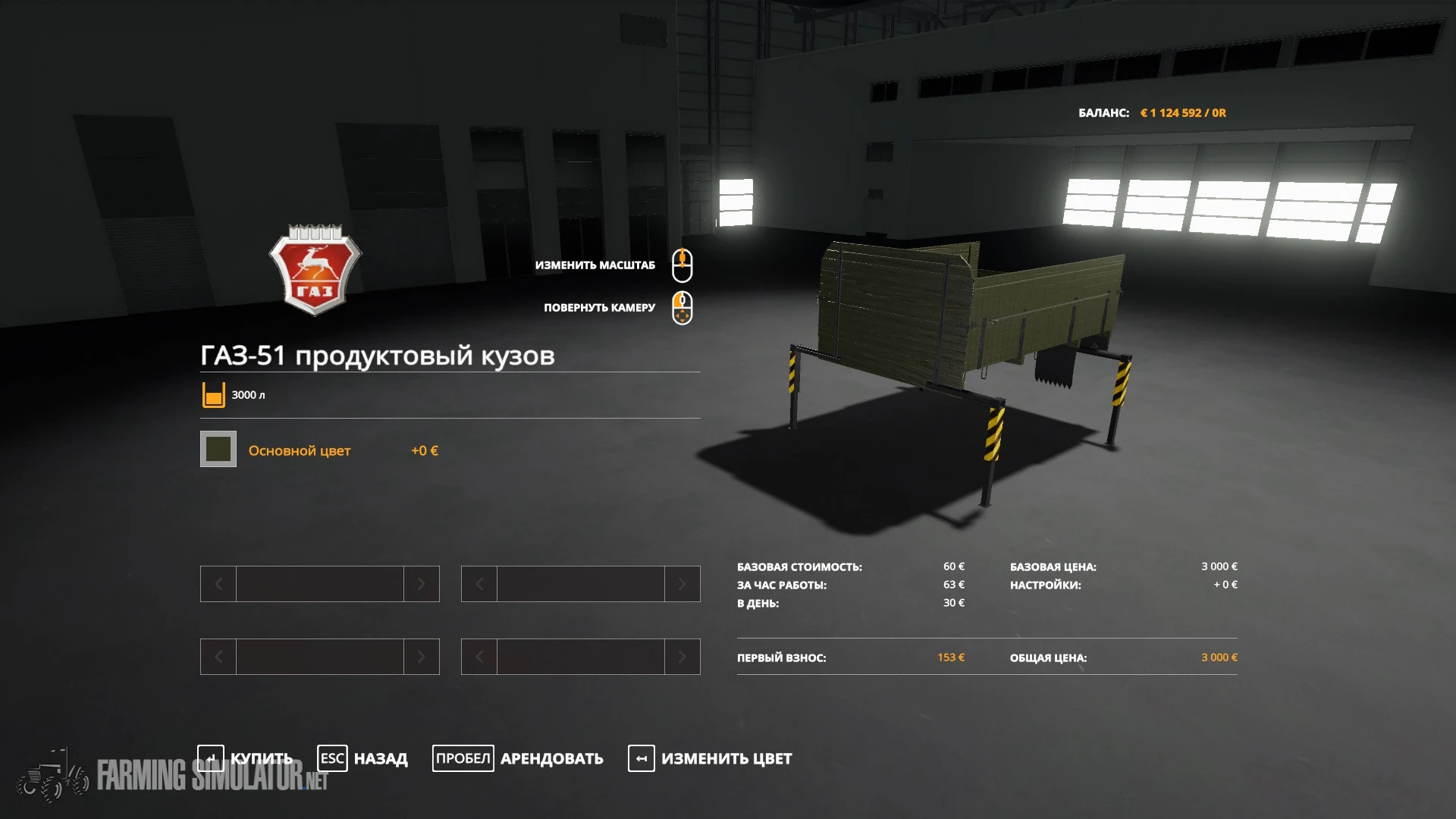Select the Основной цвет color swatch
Screen dimensions: 1456x819
[x=218, y=450]
